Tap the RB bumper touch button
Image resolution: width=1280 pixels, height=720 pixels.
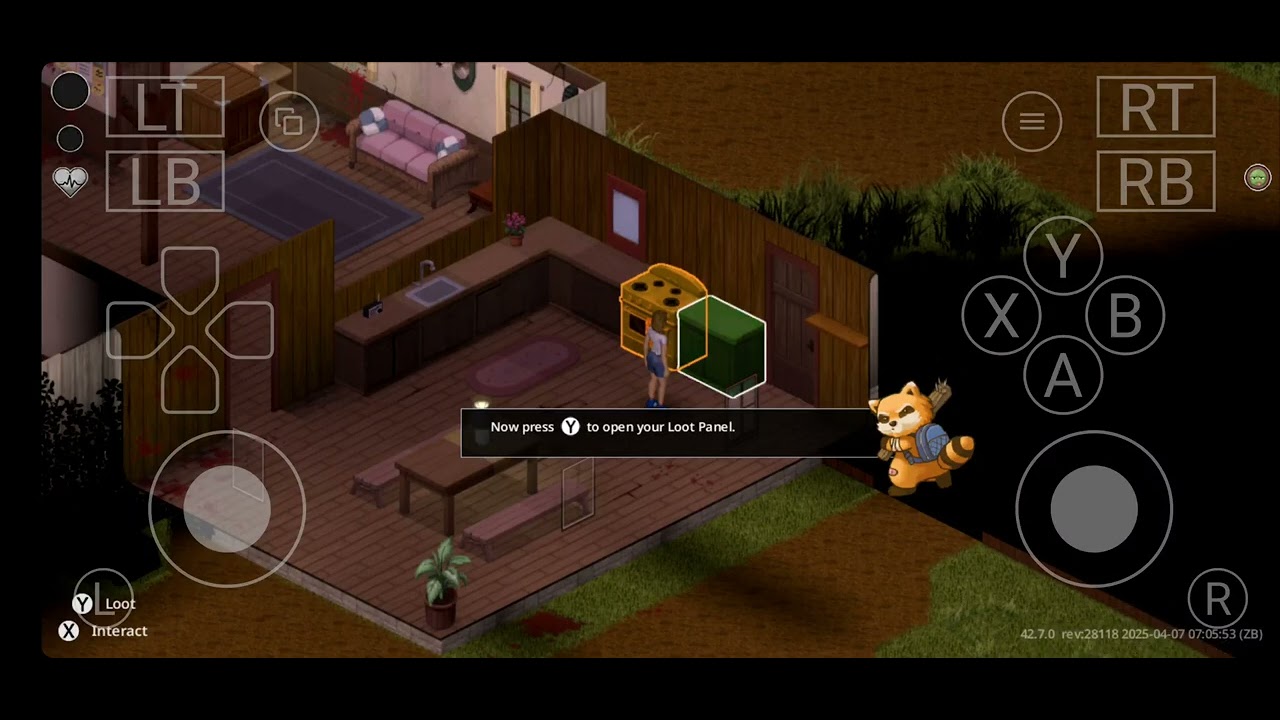click(1156, 181)
